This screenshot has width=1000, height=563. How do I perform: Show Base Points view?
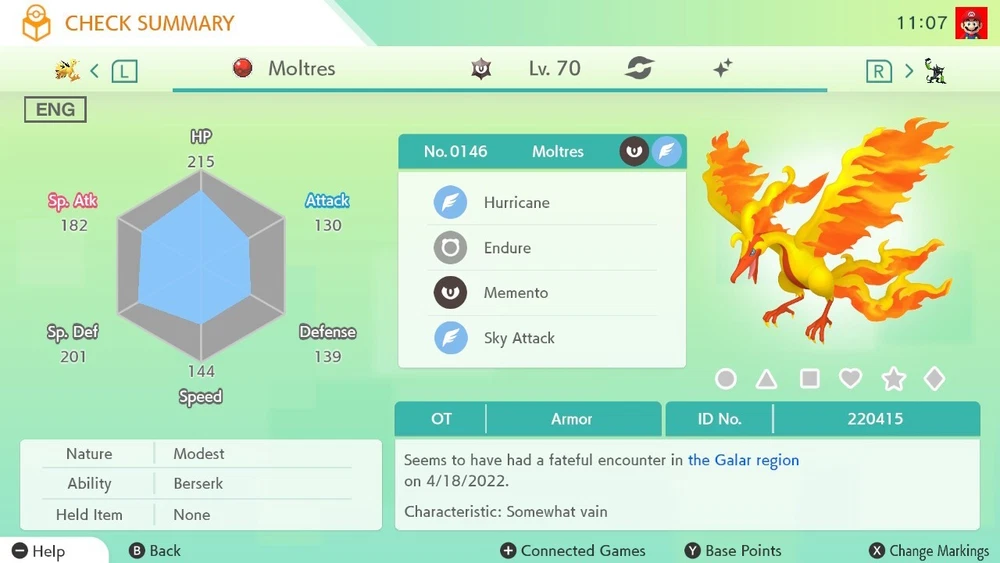[x=733, y=551]
